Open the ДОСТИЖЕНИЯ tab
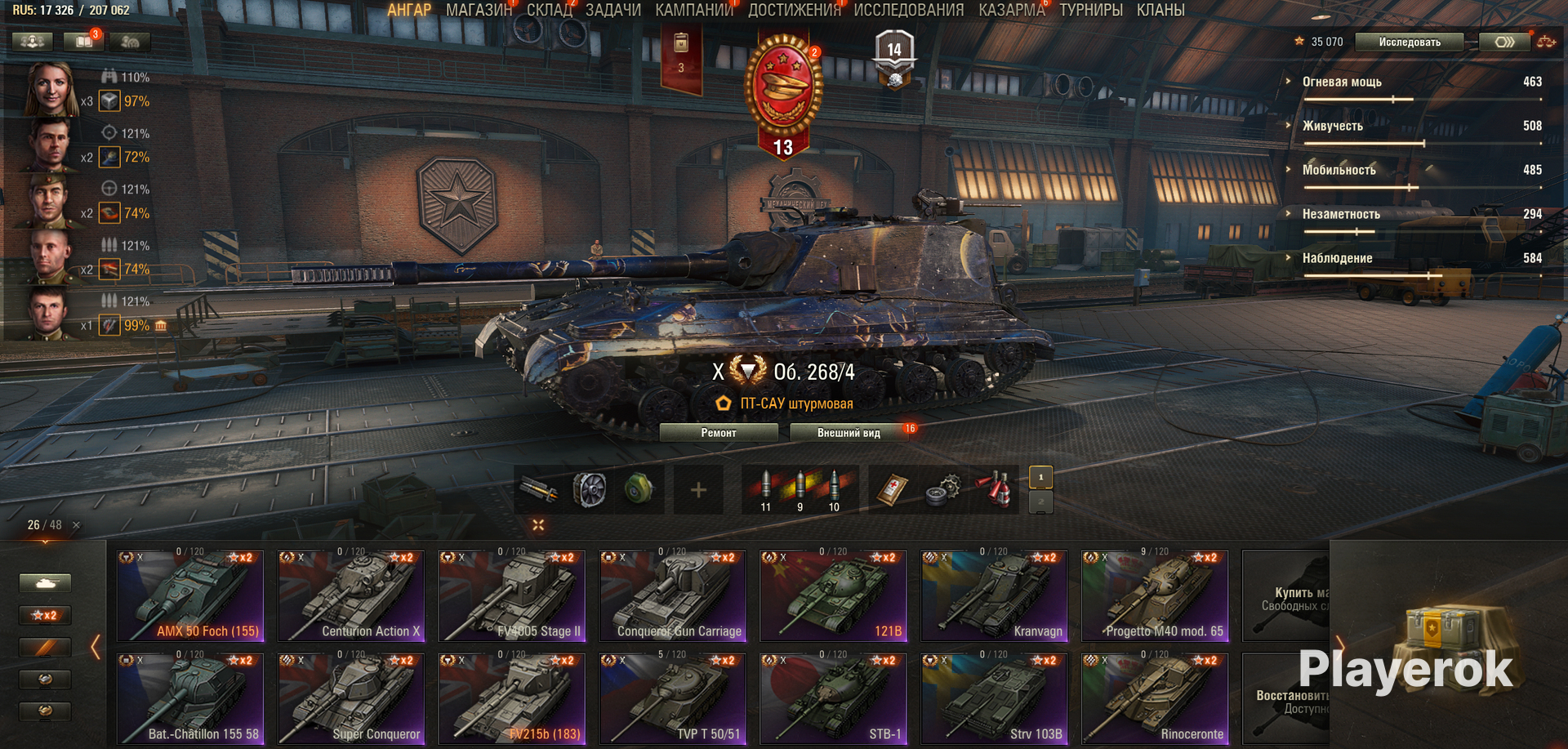The height and width of the screenshot is (749, 1568). 794,10
